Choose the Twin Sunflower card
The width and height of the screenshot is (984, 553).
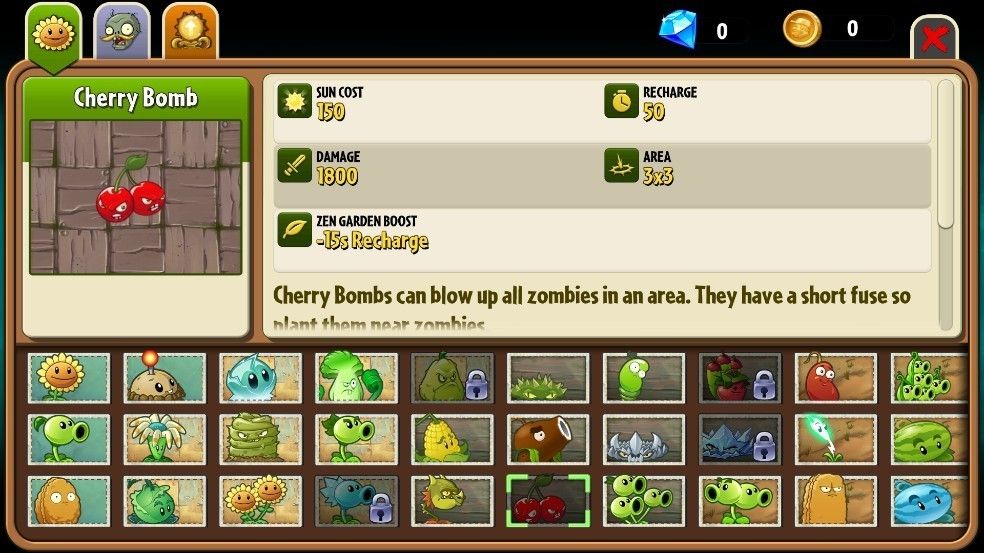[x=260, y=501]
